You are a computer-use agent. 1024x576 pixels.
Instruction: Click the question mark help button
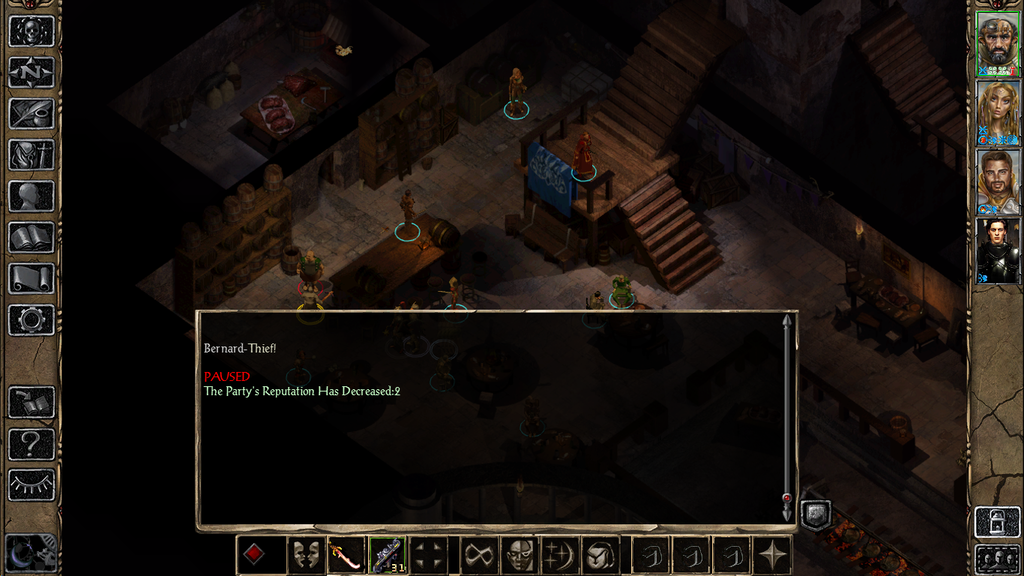[31, 444]
